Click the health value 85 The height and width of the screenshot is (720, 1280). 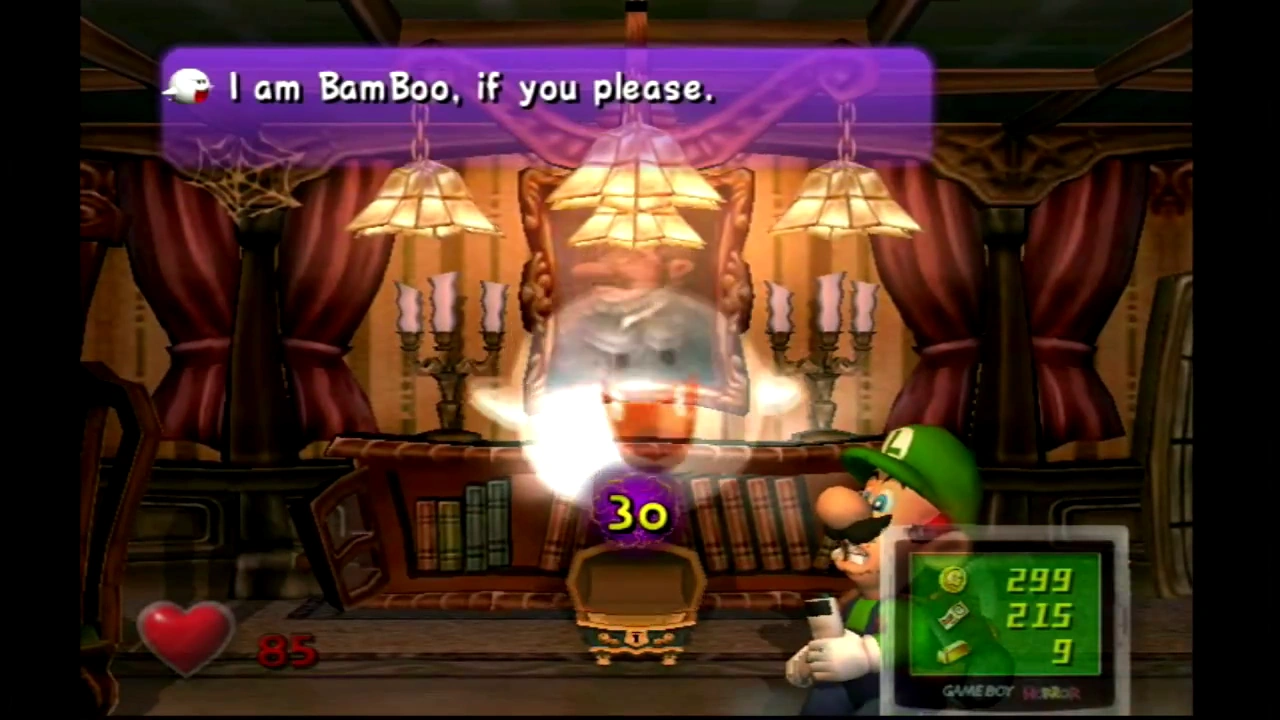(x=285, y=650)
